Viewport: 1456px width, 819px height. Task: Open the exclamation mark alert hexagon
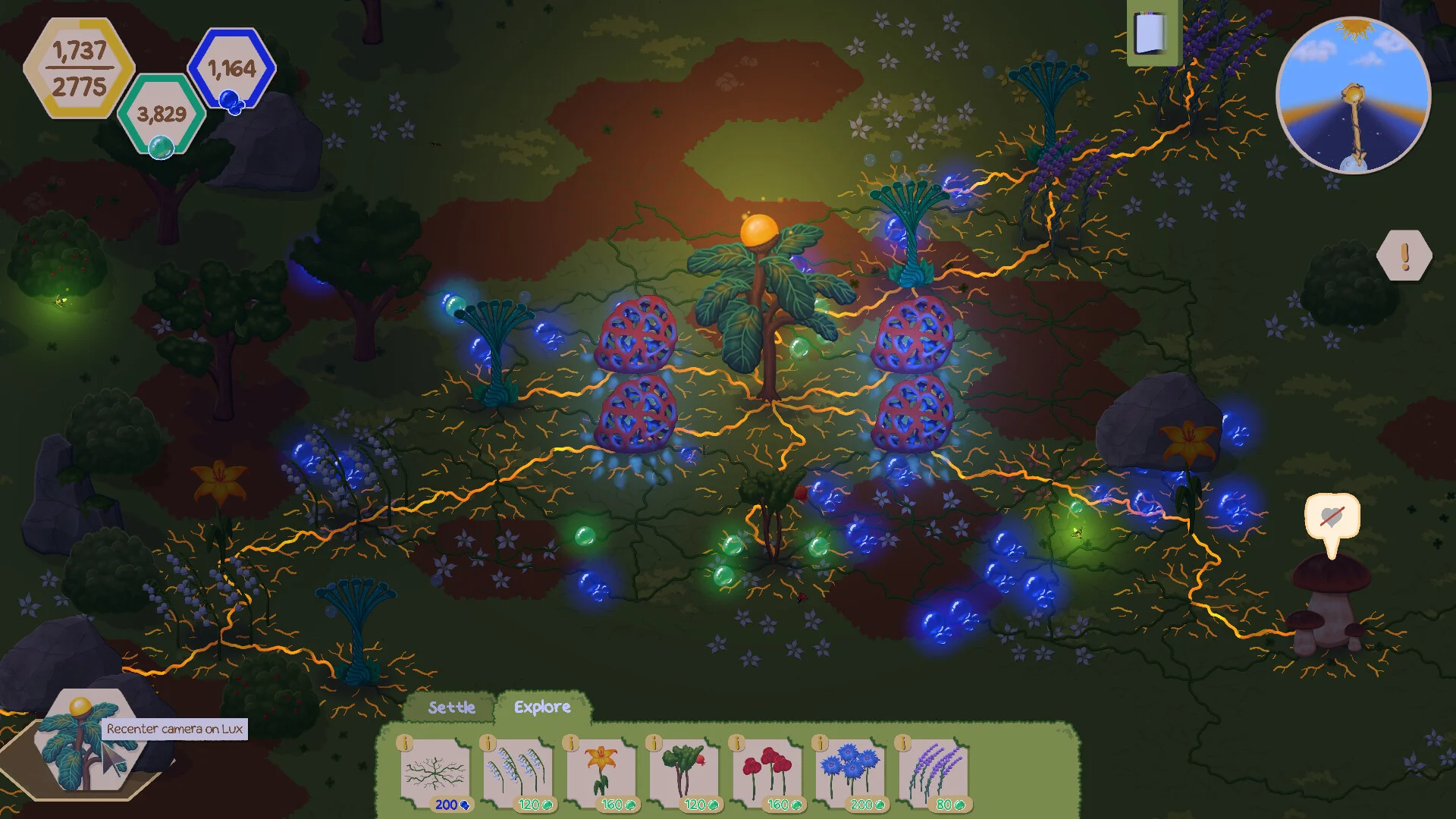point(1404,256)
